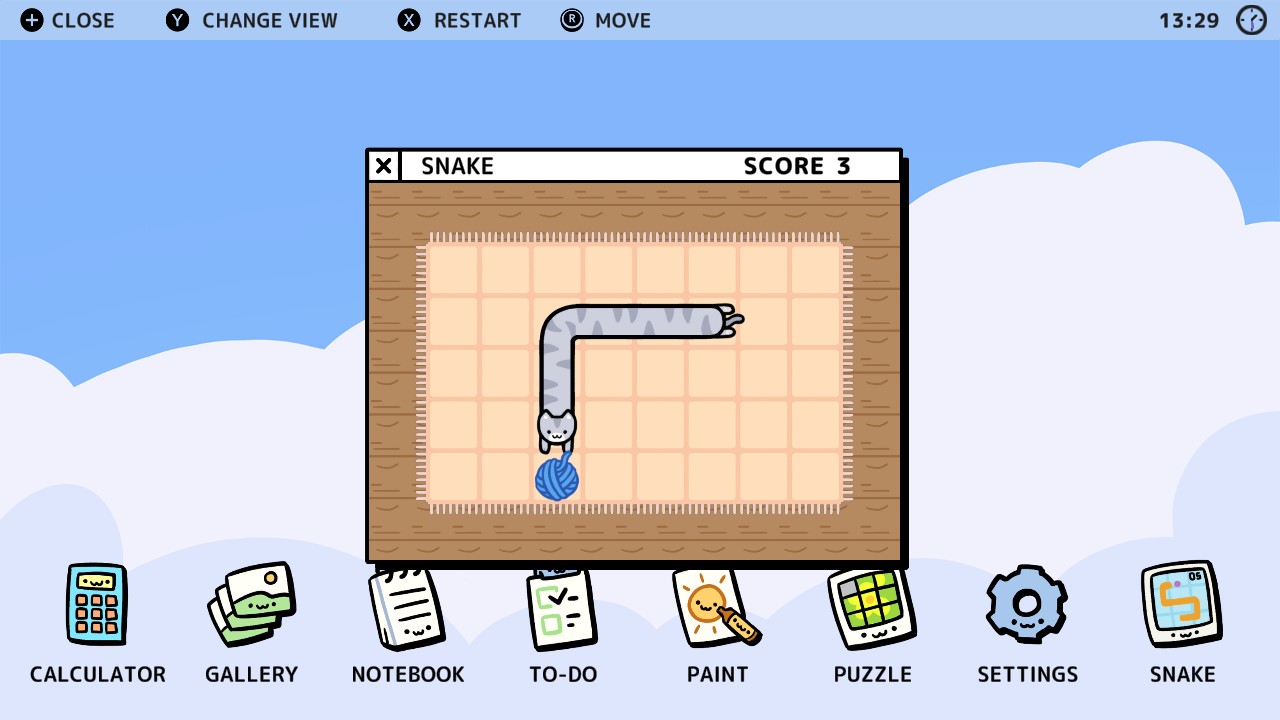Click the controller status icon top right
This screenshot has height=720, width=1280.
tap(1251, 19)
